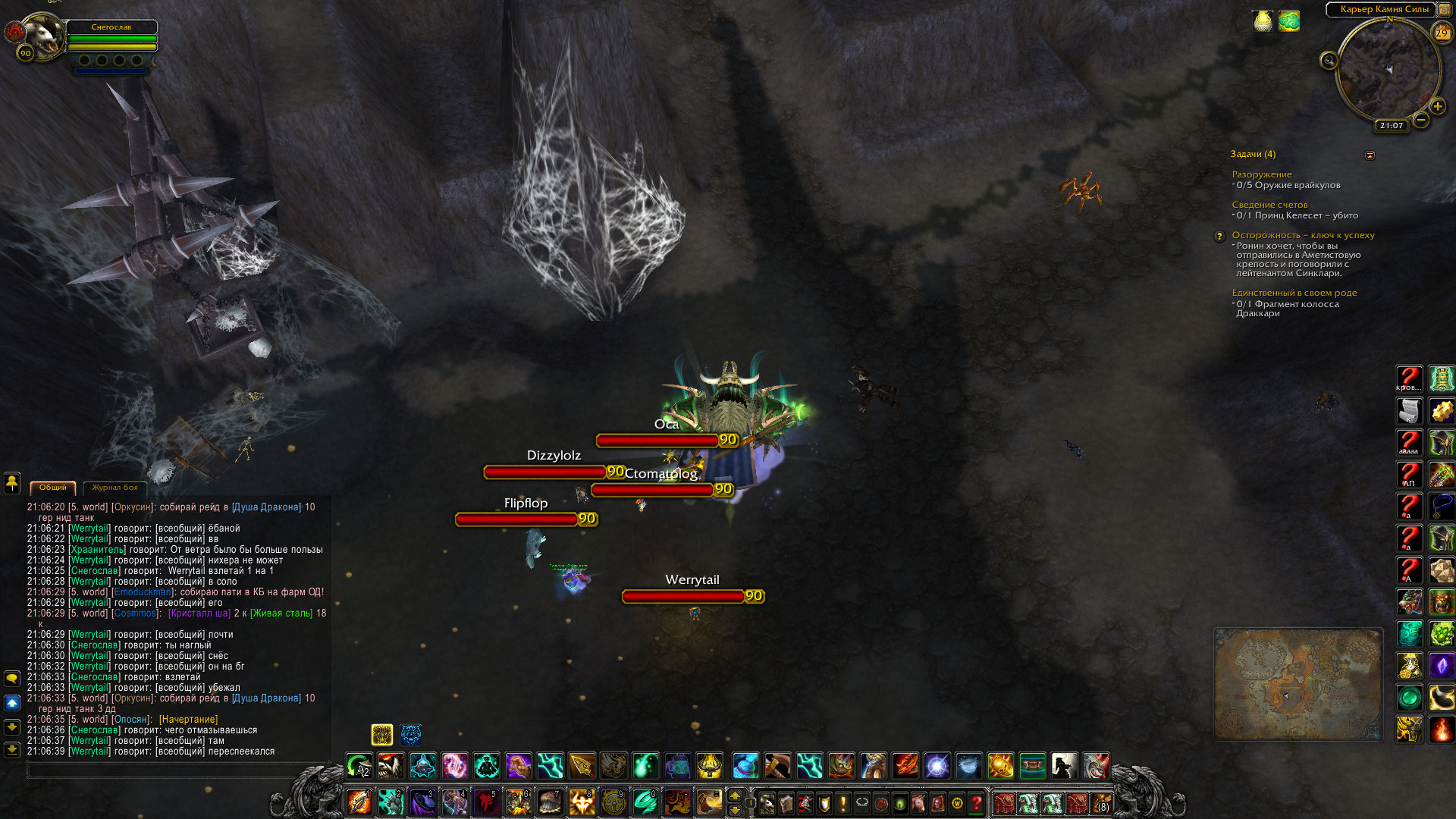The image size is (1456, 819).
Task: Activate the wolf paw ability in slot 2
Action: pyautogui.click(x=391, y=802)
